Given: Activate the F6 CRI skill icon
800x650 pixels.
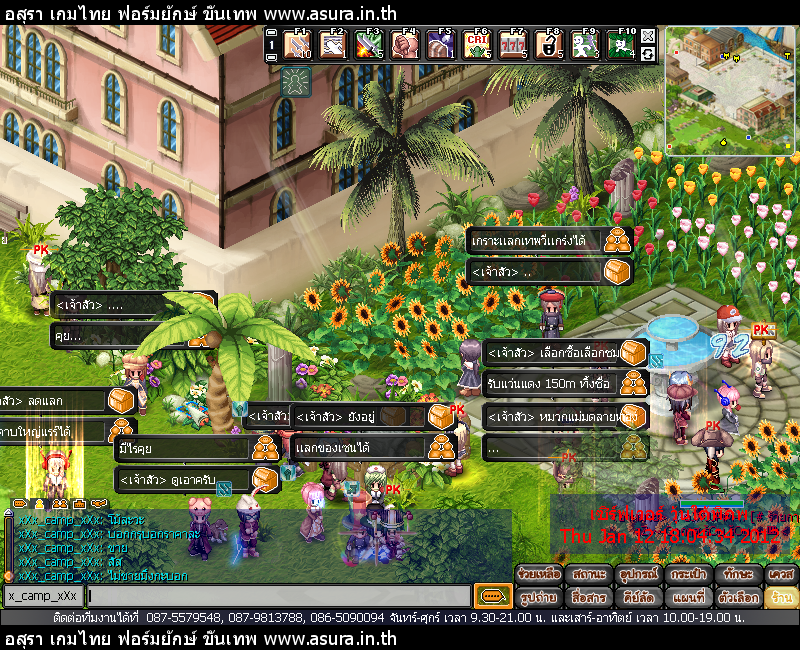Looking at the screenshot, I should click(477, 45).
